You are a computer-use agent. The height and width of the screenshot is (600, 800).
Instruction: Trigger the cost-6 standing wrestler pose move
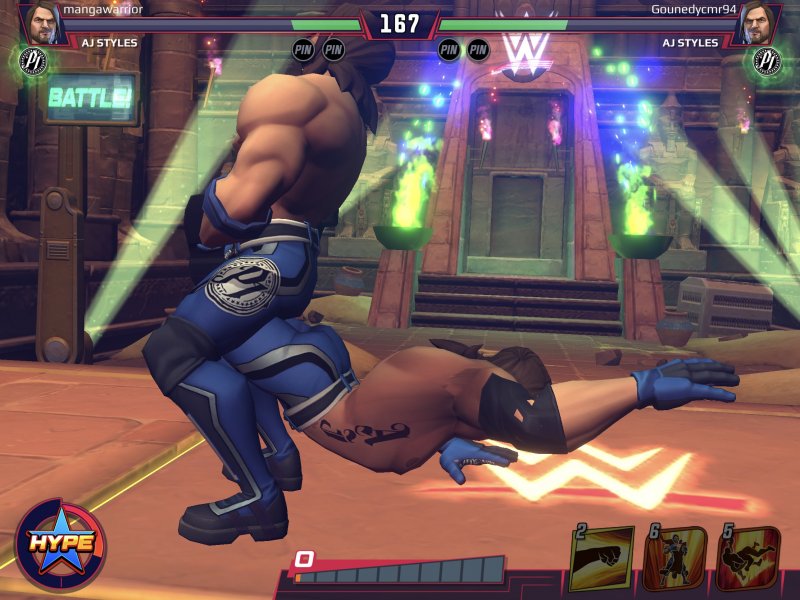tap(676, 558)
